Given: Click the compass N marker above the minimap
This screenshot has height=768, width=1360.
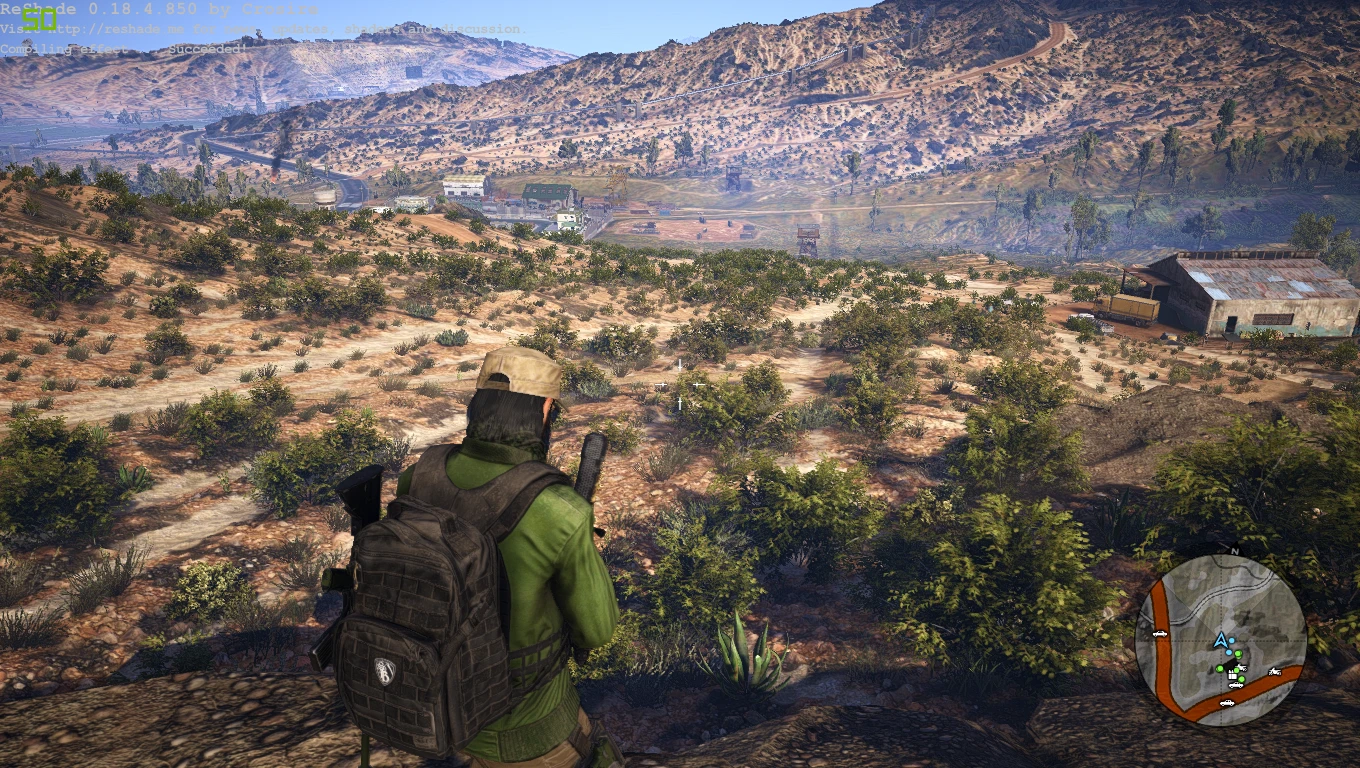Looking at the screenshot, I should click(x=1234, y=552).
